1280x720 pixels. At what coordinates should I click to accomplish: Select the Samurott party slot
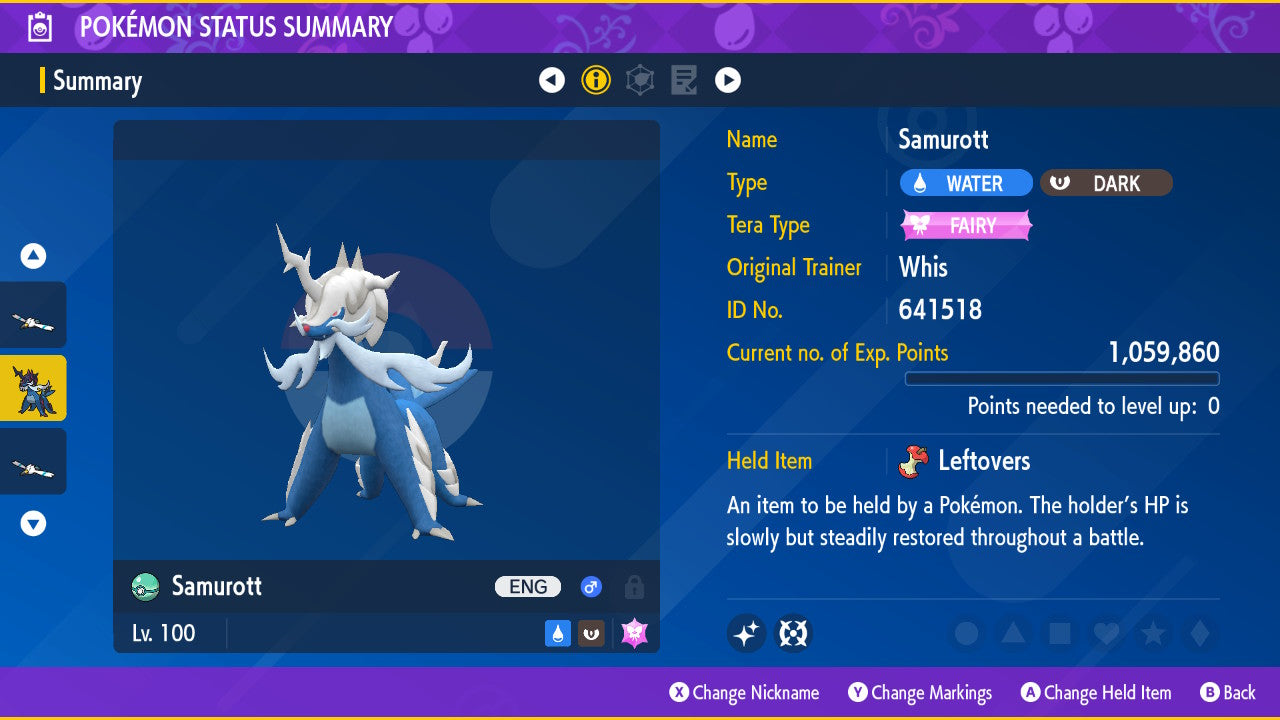pos(33,388)
